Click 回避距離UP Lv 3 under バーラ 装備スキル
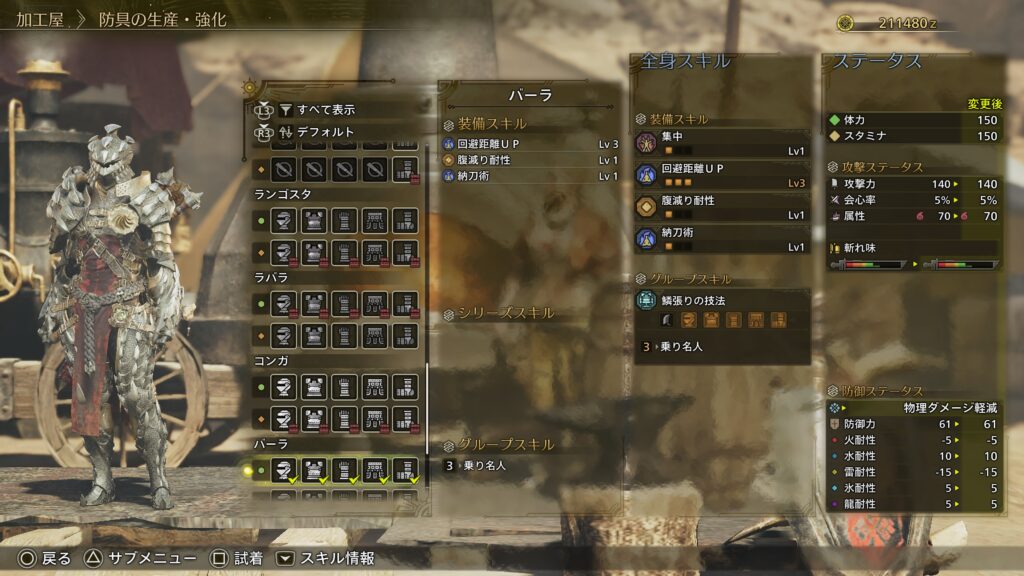The width and height of the screenshot is (1024, 576). tap(530, 144)
